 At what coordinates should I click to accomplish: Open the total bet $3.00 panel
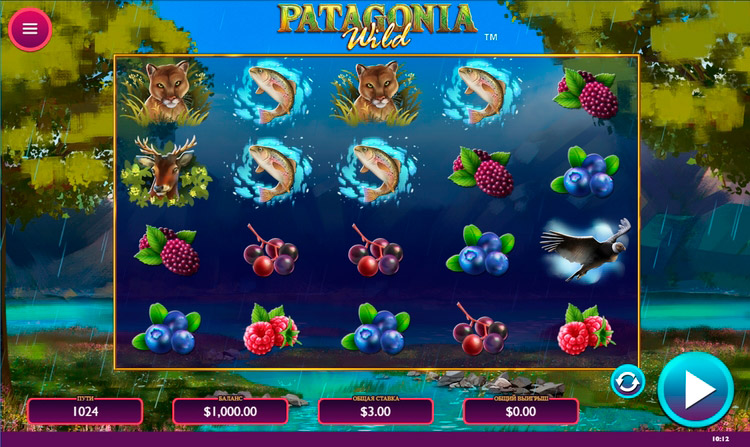375,410
